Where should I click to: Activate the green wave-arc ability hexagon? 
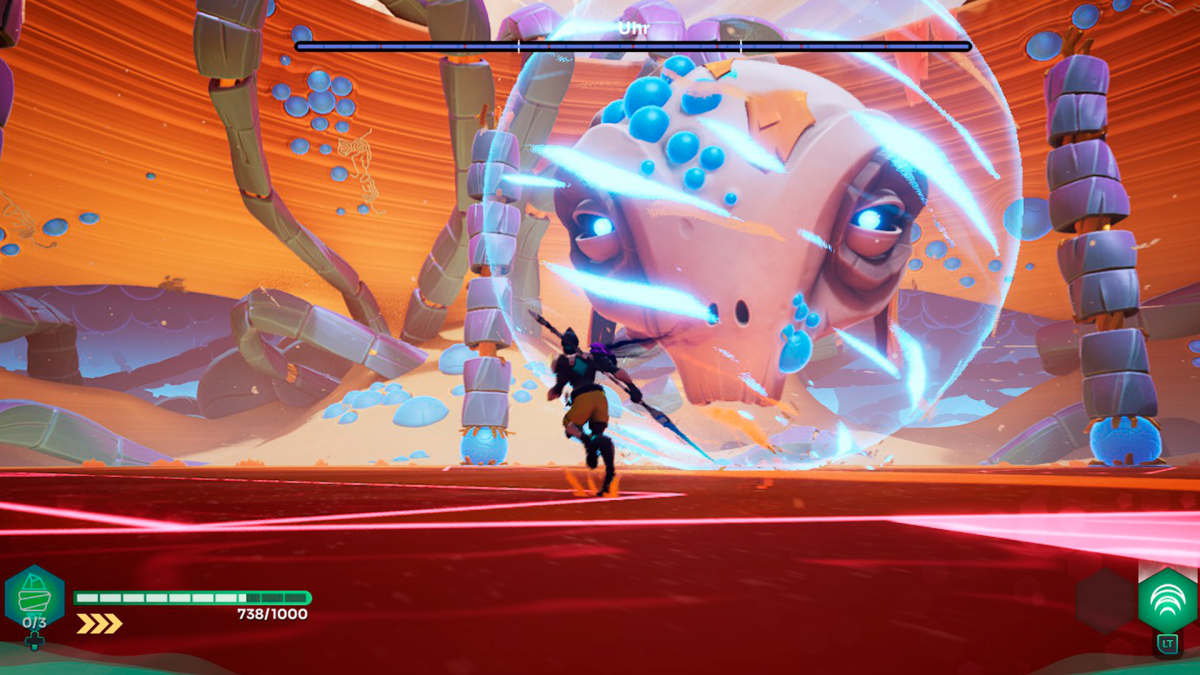click(1167, 599)
